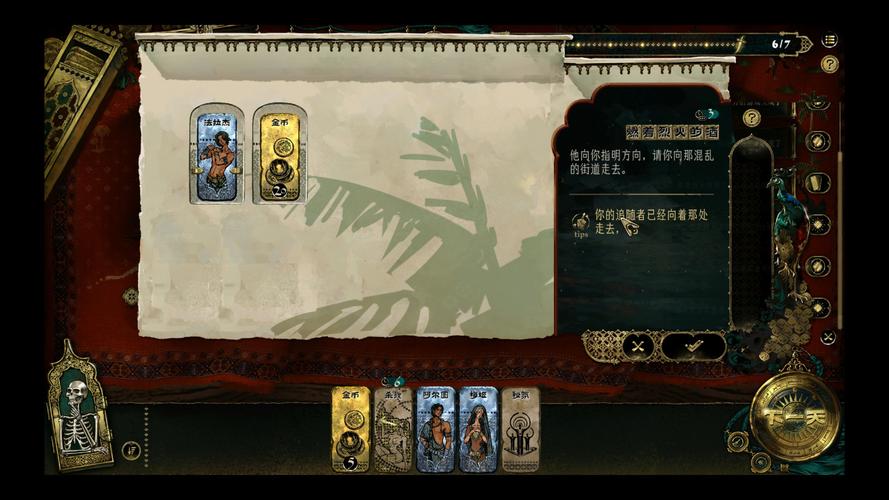Confirm the event with the checkmark button
Screen dimensions: 889x500
(x=693, y=346)
